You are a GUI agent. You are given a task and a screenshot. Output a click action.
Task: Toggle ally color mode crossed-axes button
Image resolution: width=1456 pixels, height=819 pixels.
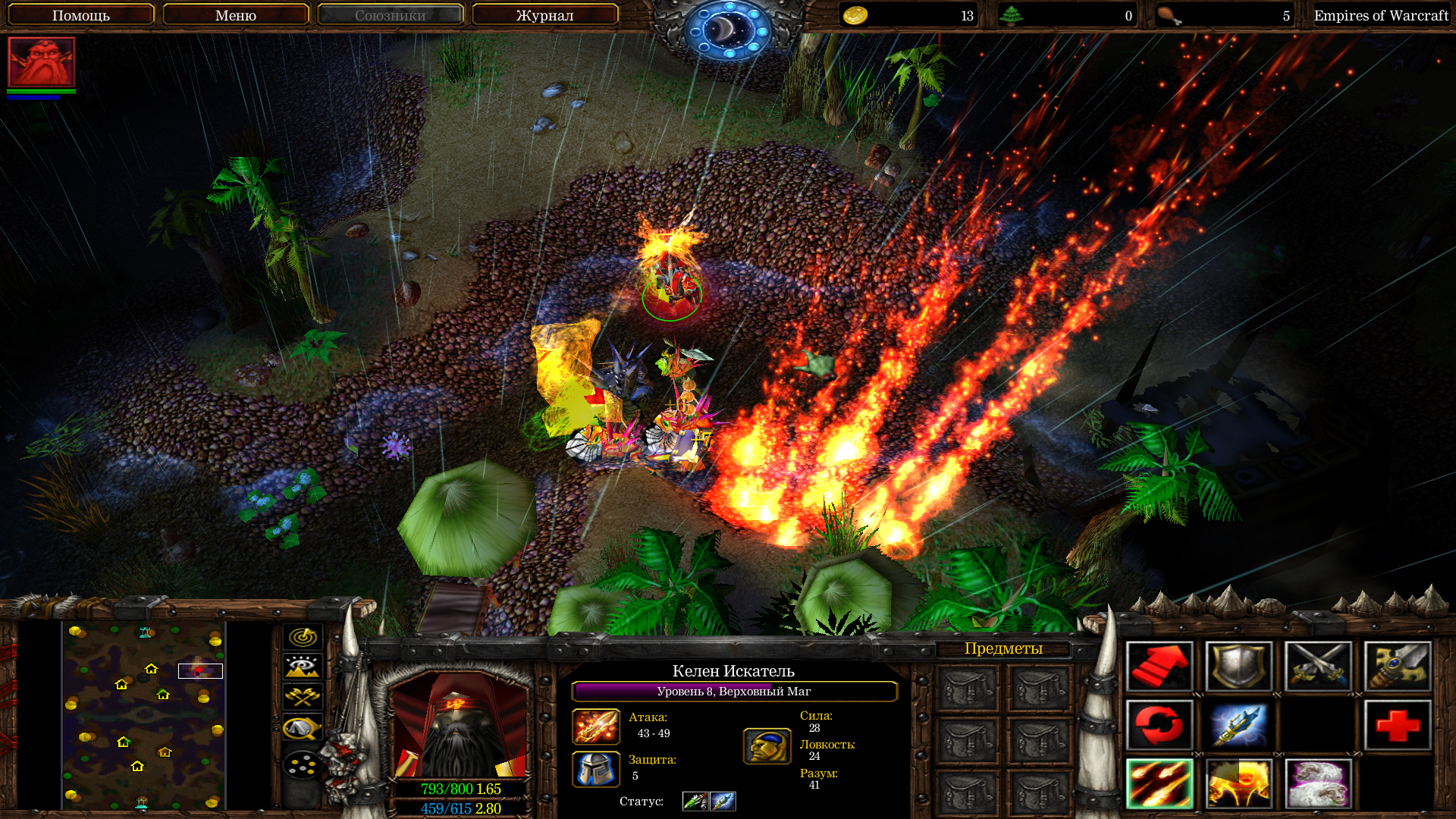303,696
